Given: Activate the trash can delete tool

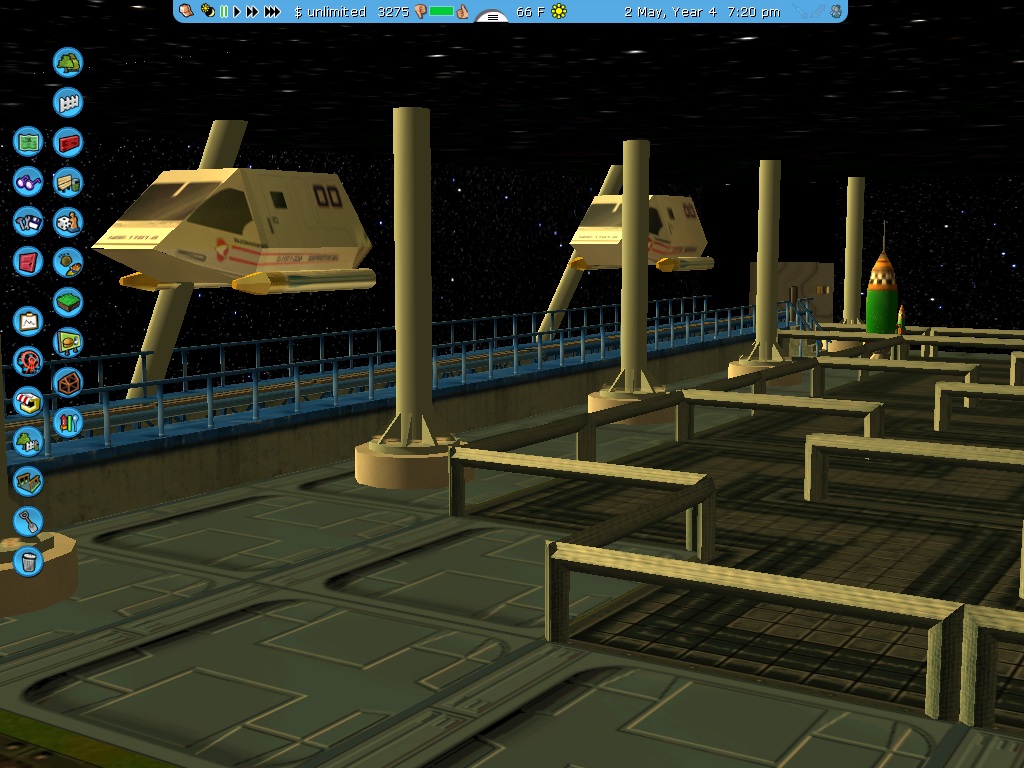Looking at the screenshot, I should (28, 561).
